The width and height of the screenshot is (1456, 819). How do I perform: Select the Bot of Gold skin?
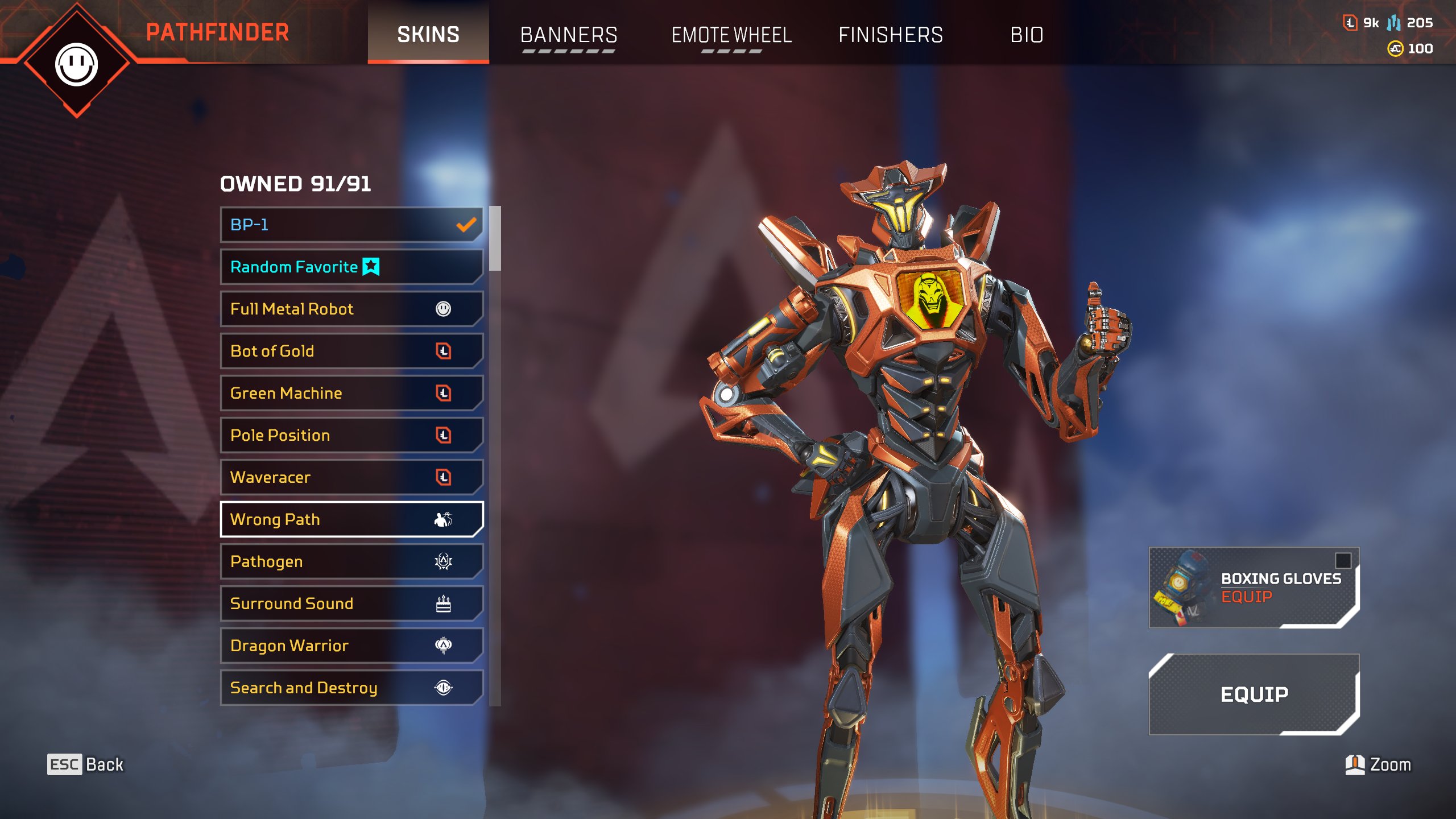click(x=351, y=351)
